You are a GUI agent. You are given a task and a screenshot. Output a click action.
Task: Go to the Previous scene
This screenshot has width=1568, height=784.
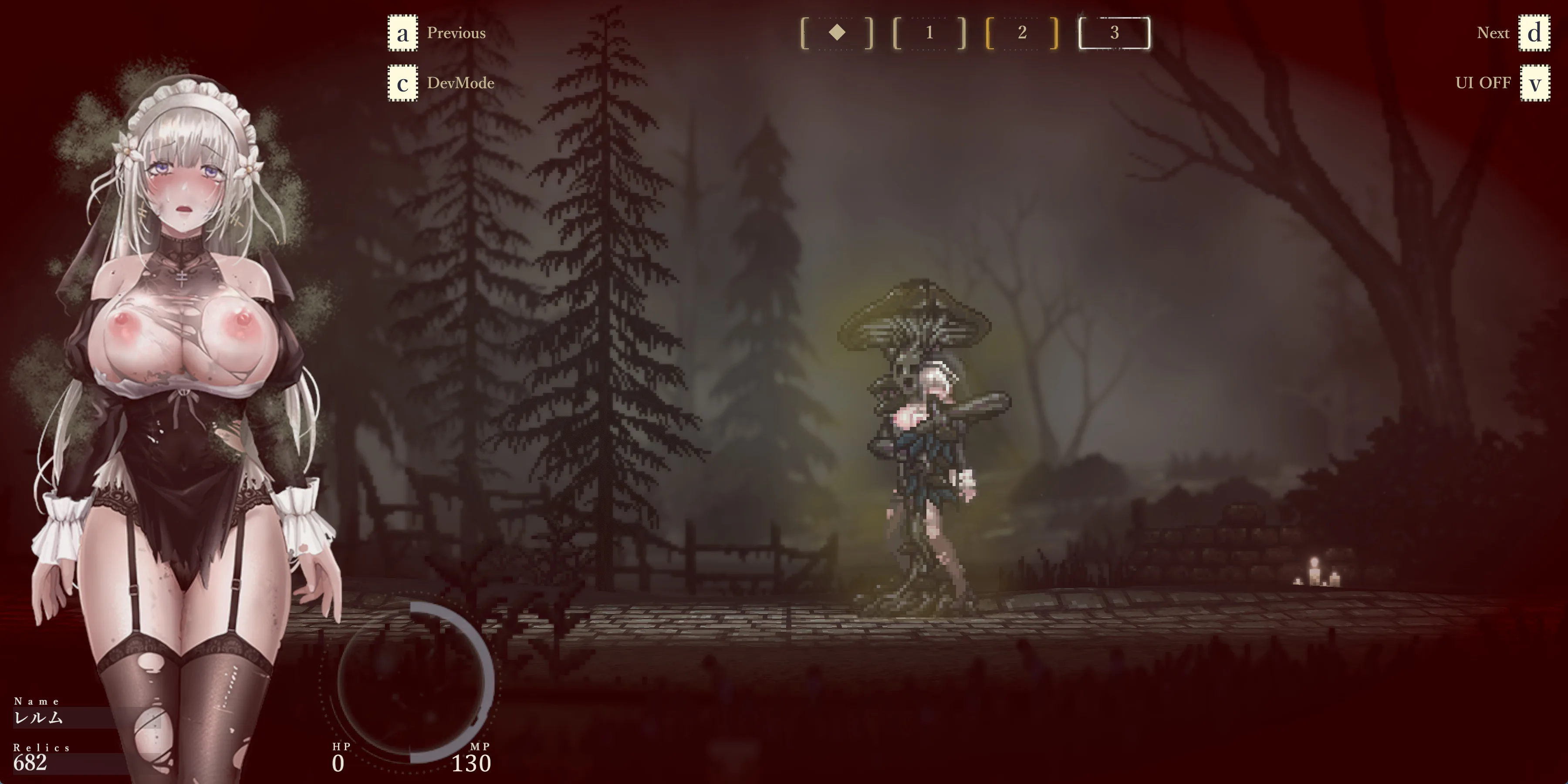coord(455,33)
